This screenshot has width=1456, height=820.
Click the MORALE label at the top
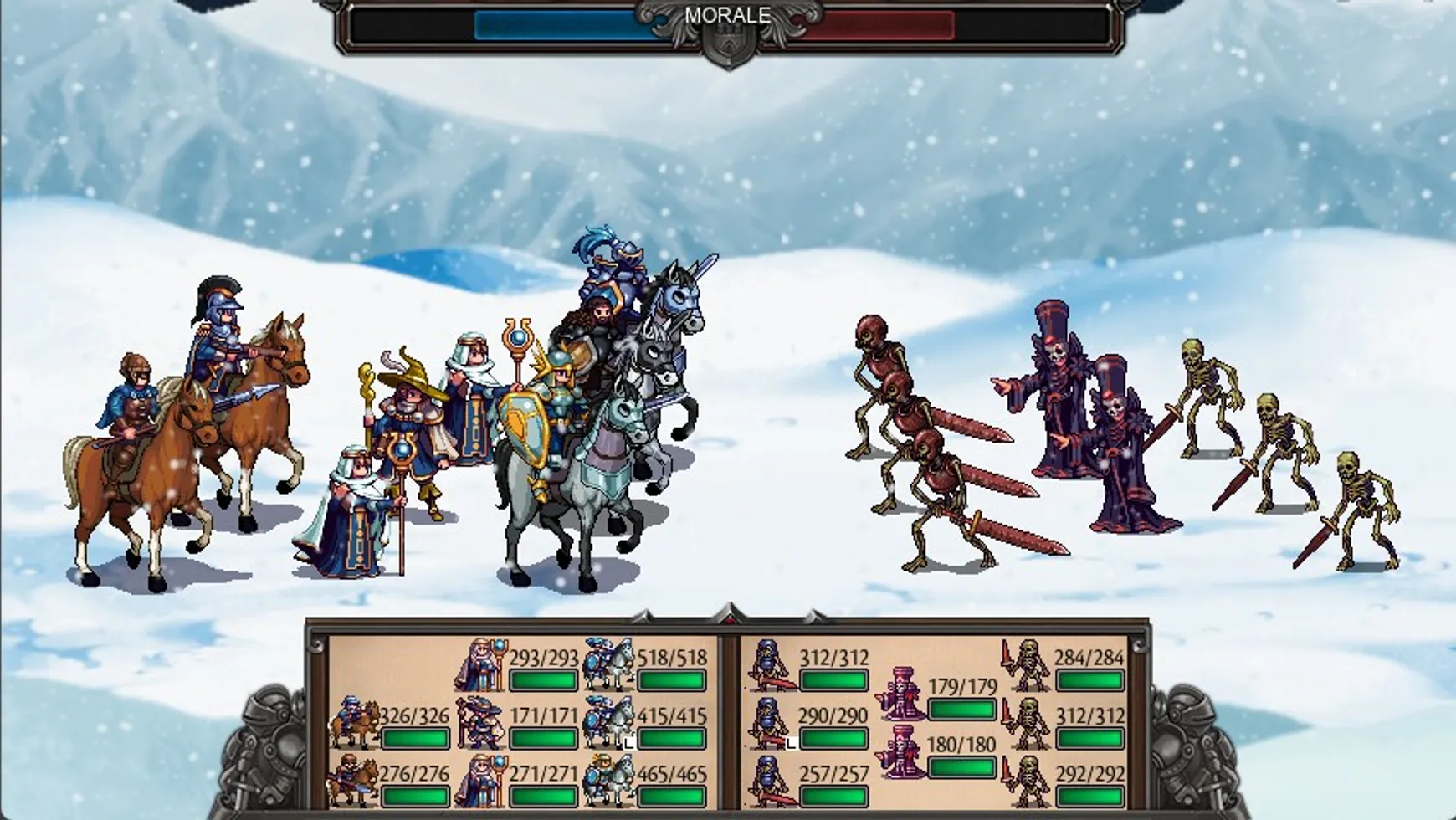726,13
